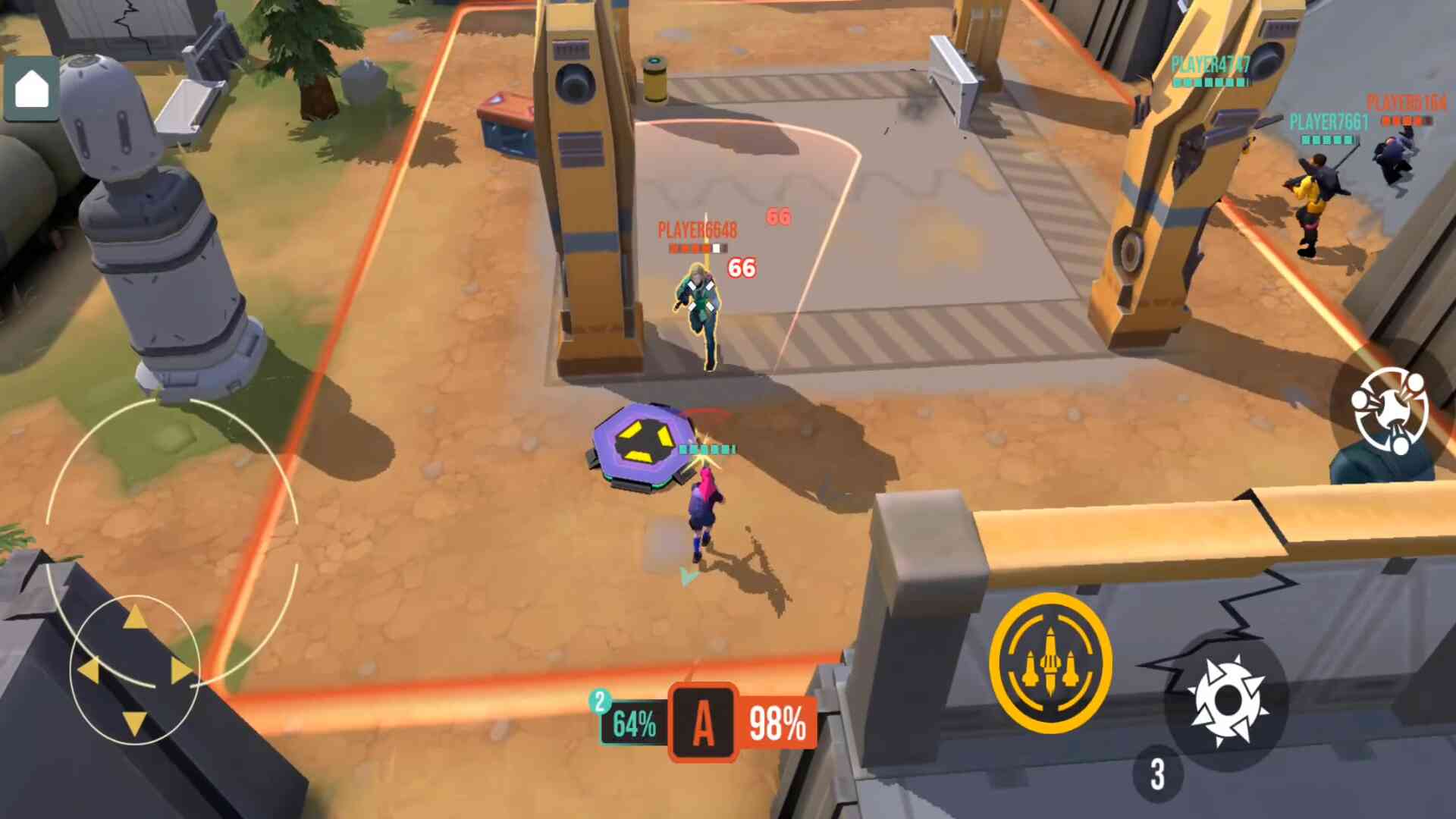This screenshot has width=1456, height=819.
Task: Trigger the cluster shot attack button
Action: point(1389,410)
